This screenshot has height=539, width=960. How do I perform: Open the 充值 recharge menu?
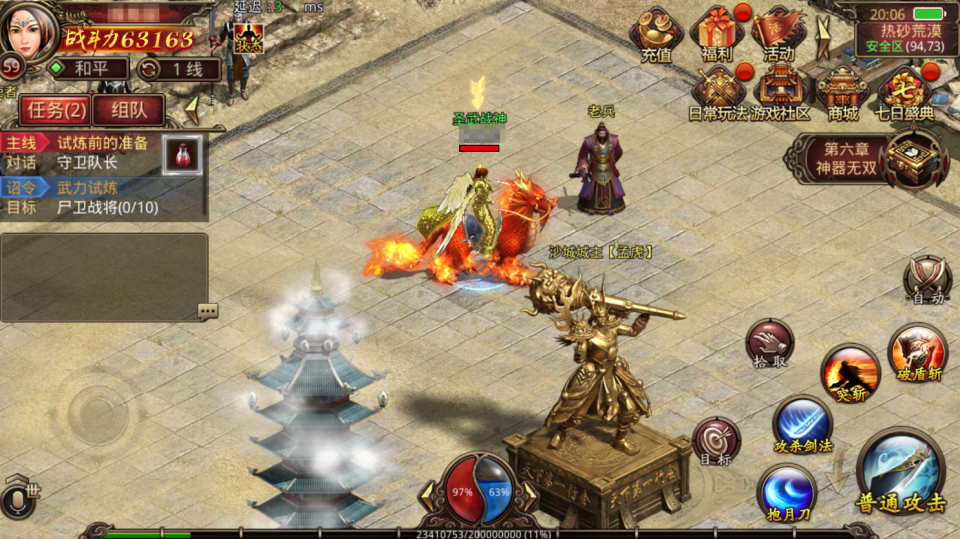[656, 33]
